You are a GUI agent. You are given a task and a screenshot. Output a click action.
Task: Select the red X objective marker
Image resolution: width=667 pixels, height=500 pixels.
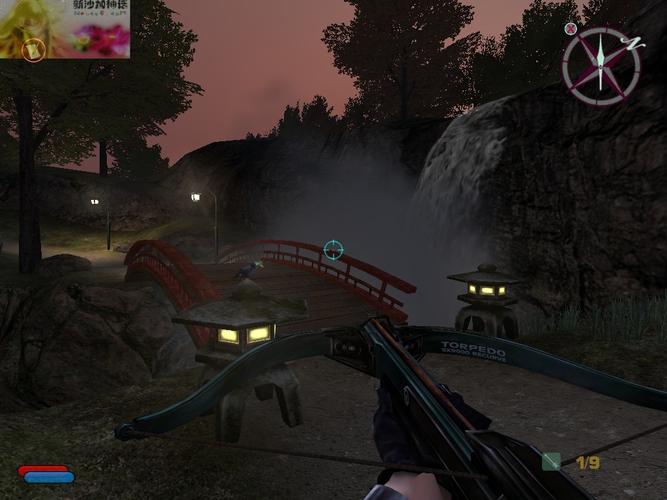pyautogui.click(x=571, y=29)
